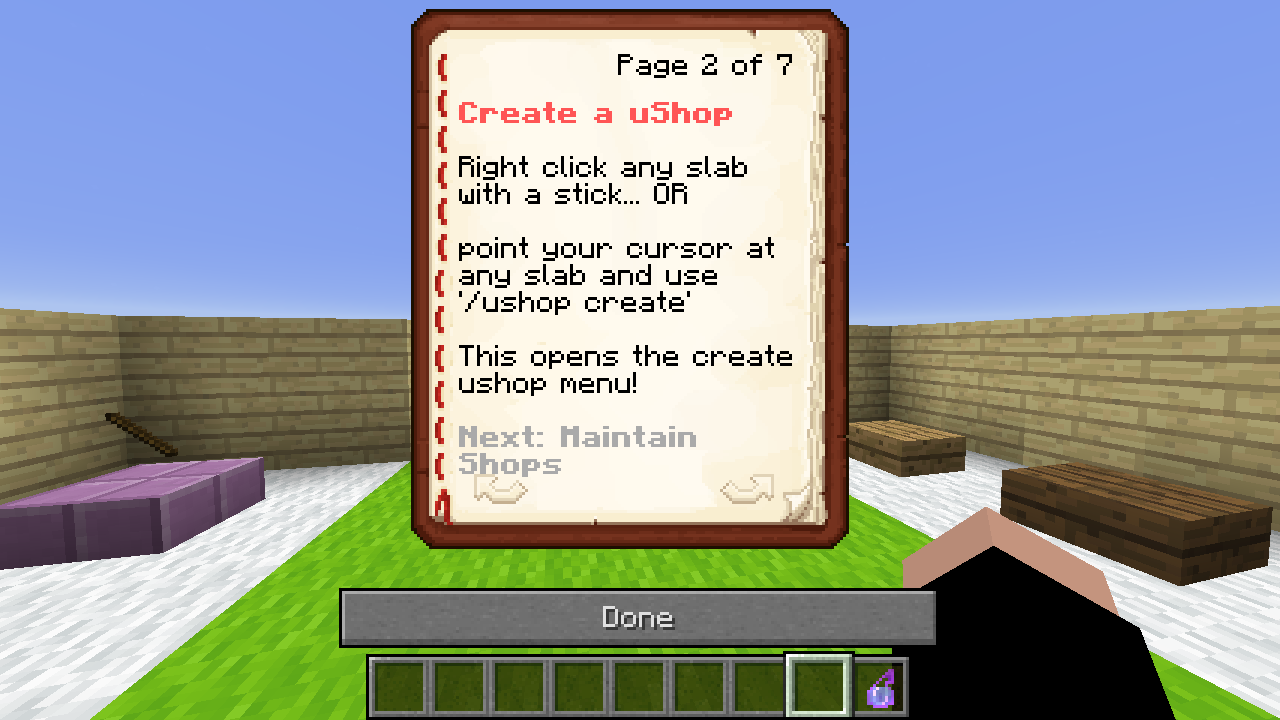Click the 'Next: Maintain Shops' text
The image size is (1280, 720).
coord(578,450)
